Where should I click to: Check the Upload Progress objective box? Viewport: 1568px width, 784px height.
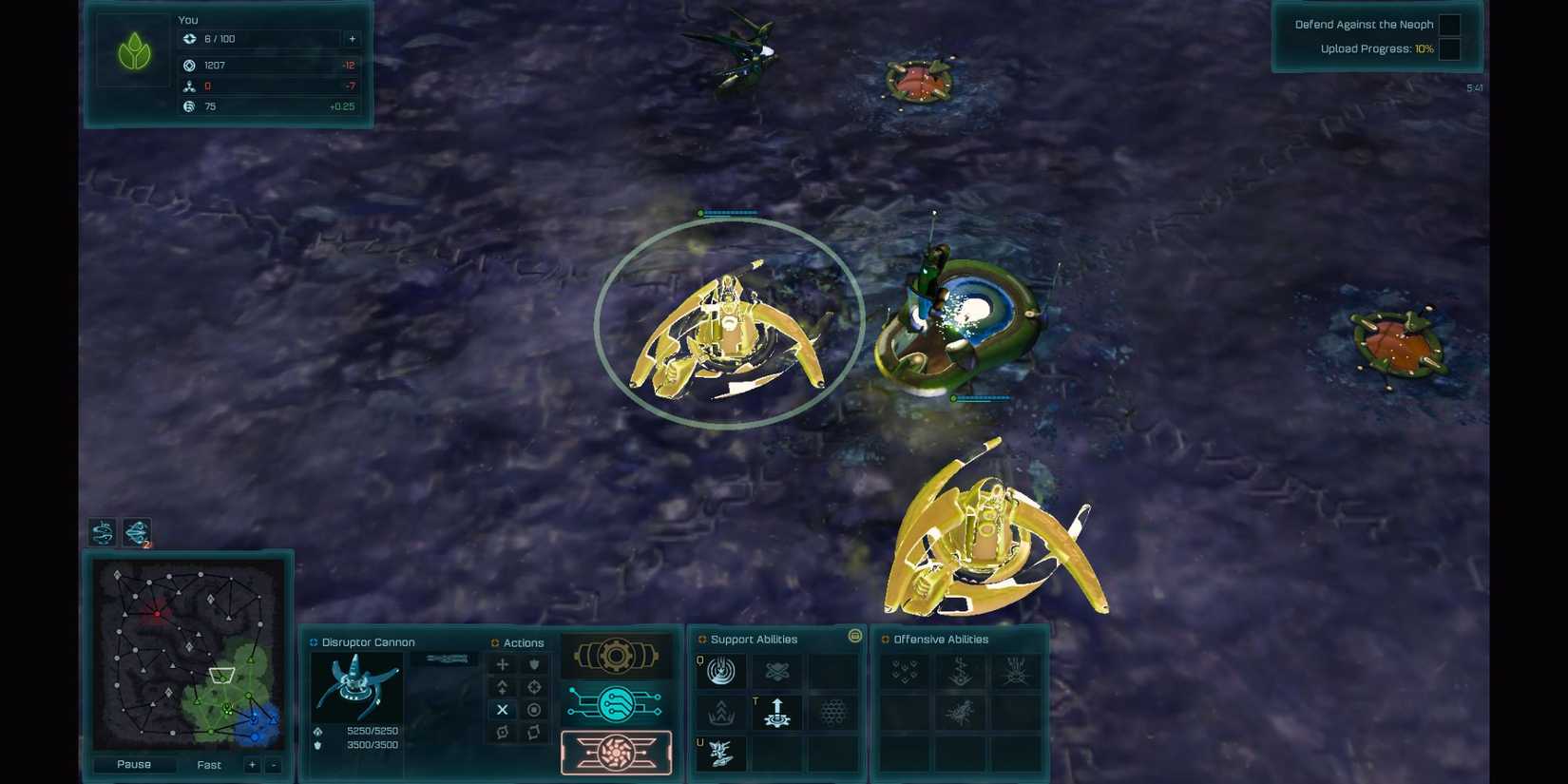point(1450,48)
